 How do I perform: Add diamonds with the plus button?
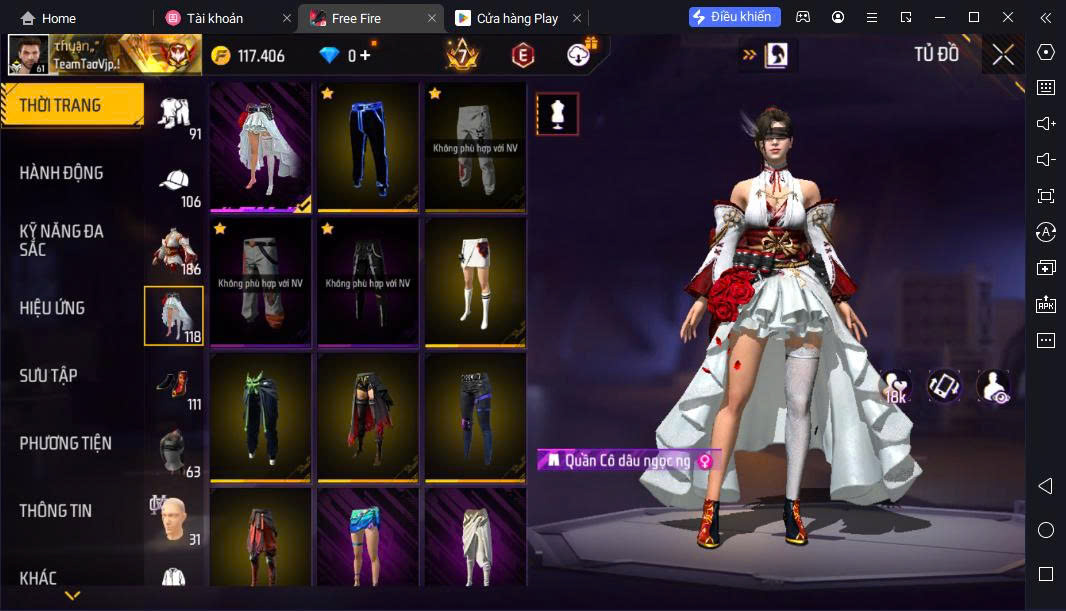(365, 55)
